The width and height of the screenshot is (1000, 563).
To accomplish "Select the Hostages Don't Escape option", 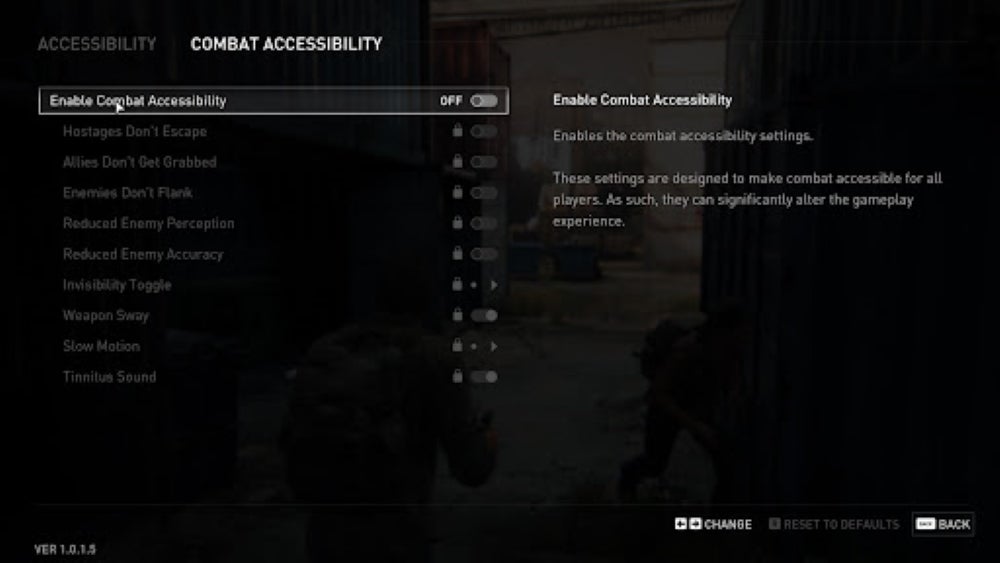I will click(x=135, y=131).
